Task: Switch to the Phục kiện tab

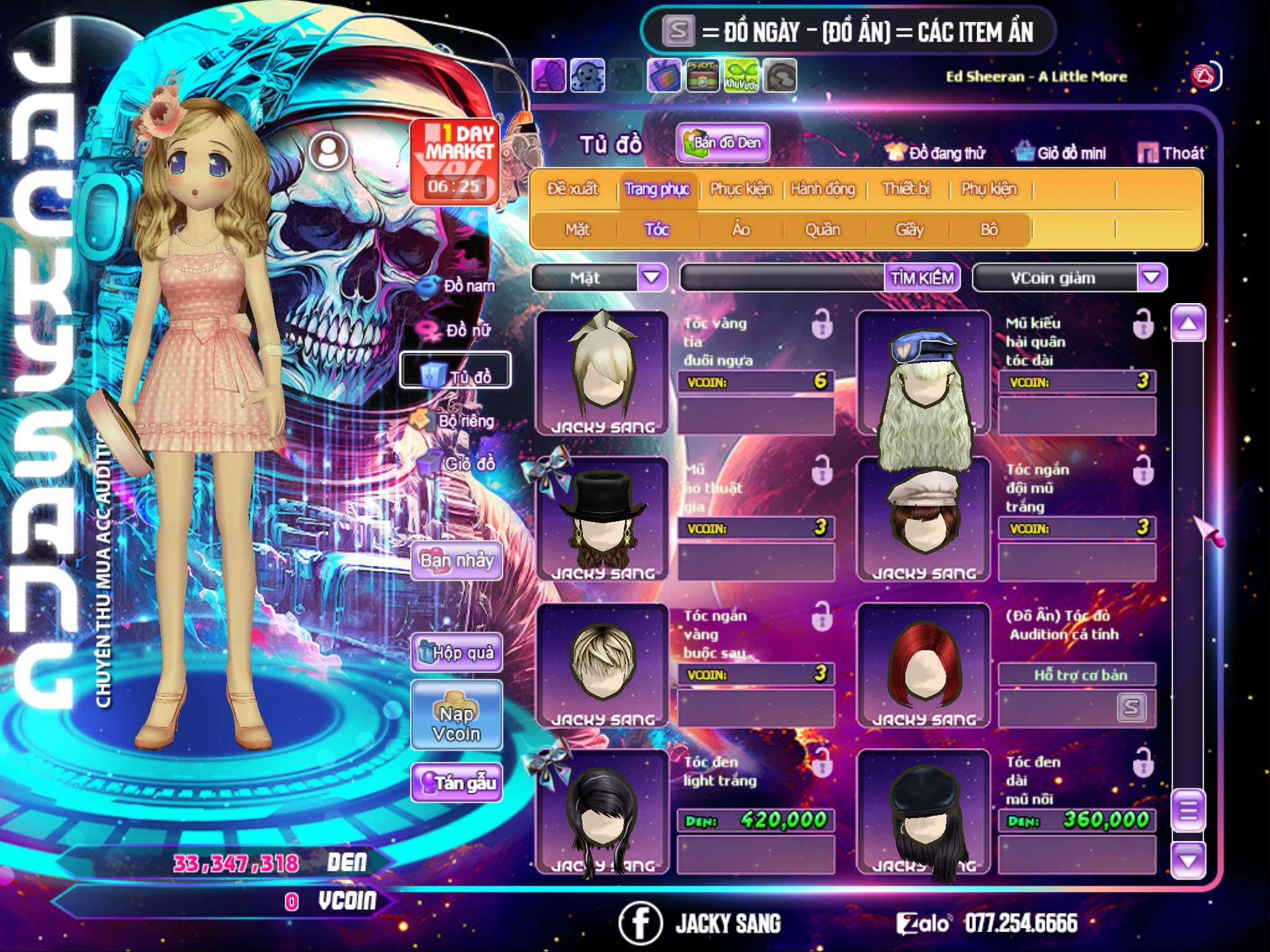Action: (x=741, y=189)
